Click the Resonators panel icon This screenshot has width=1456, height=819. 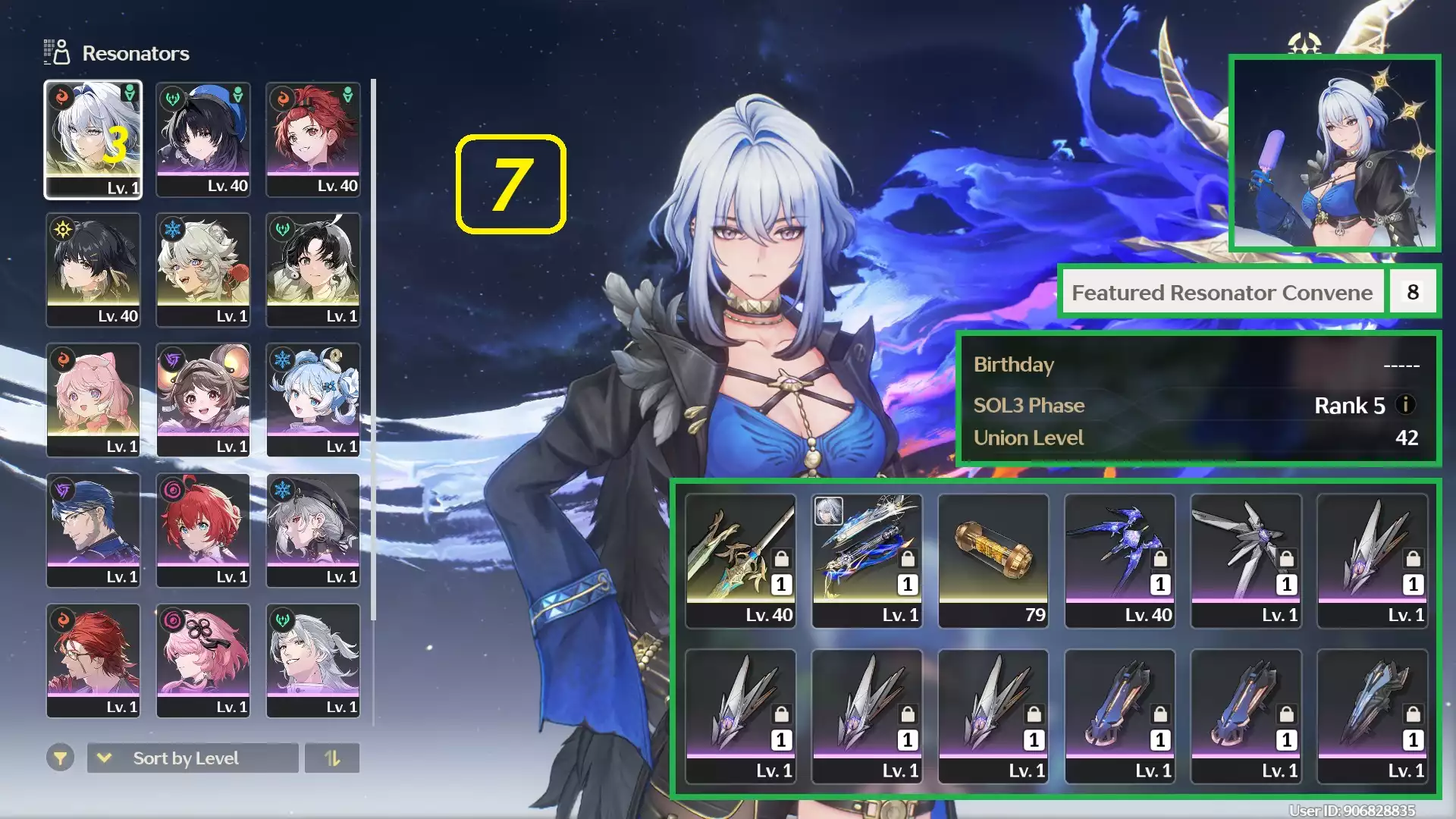[56, 52]
